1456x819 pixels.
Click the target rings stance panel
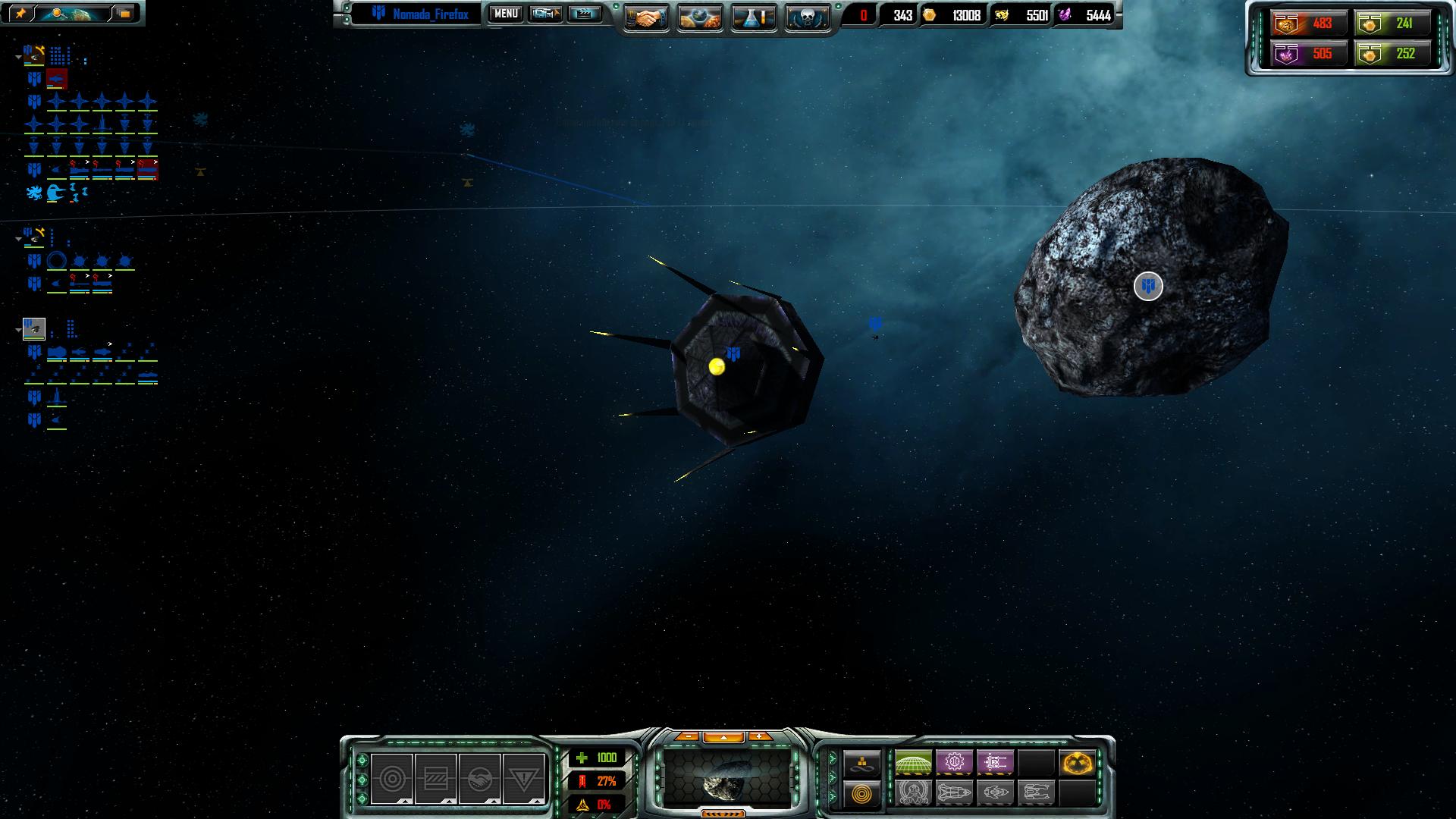tap(392, 778)
